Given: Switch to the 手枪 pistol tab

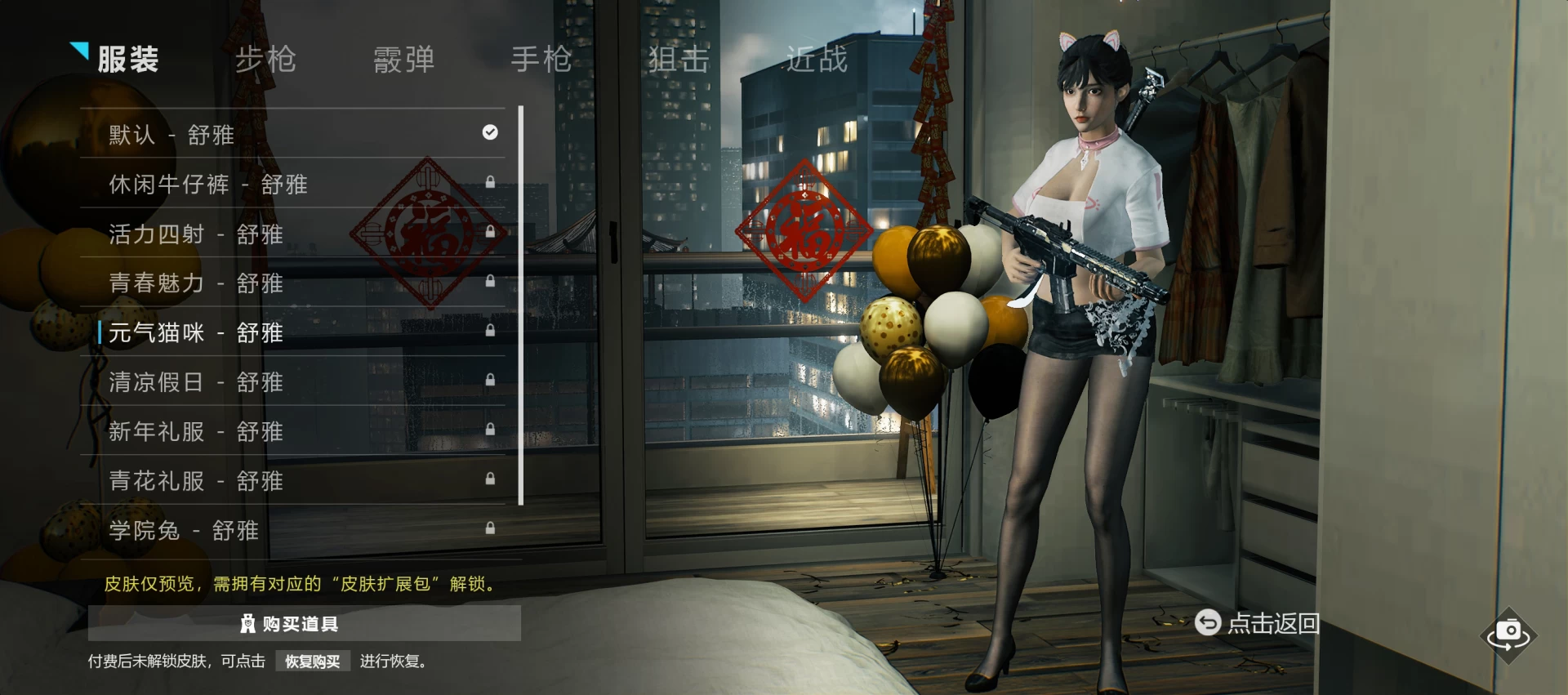Looking at the screenshot, I should [x=541, y=60].
